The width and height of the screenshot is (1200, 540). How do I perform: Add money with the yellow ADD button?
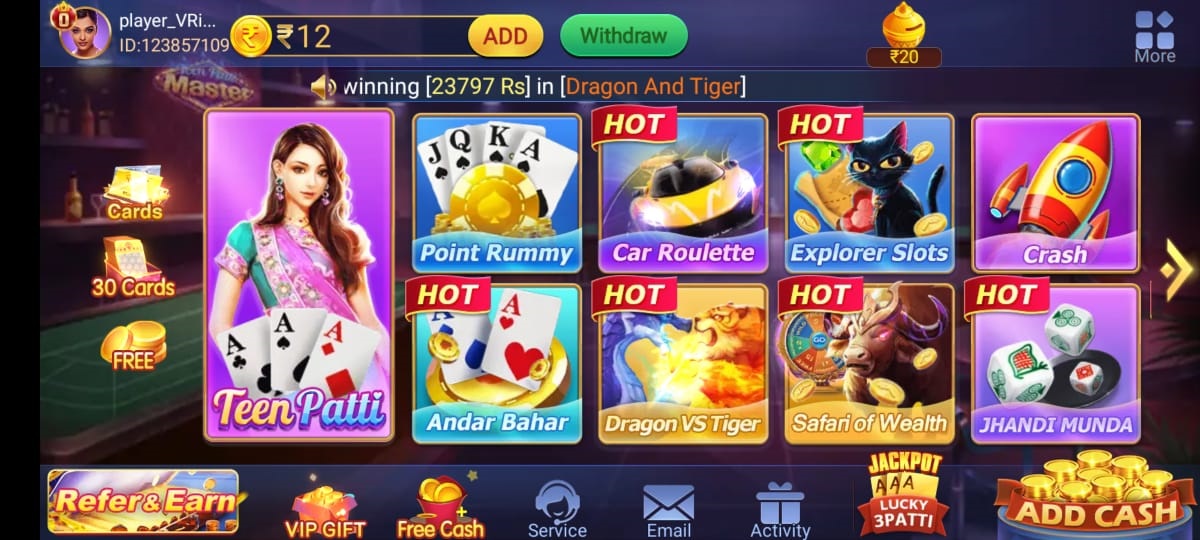pyautogui.click(x=505, y=36)
